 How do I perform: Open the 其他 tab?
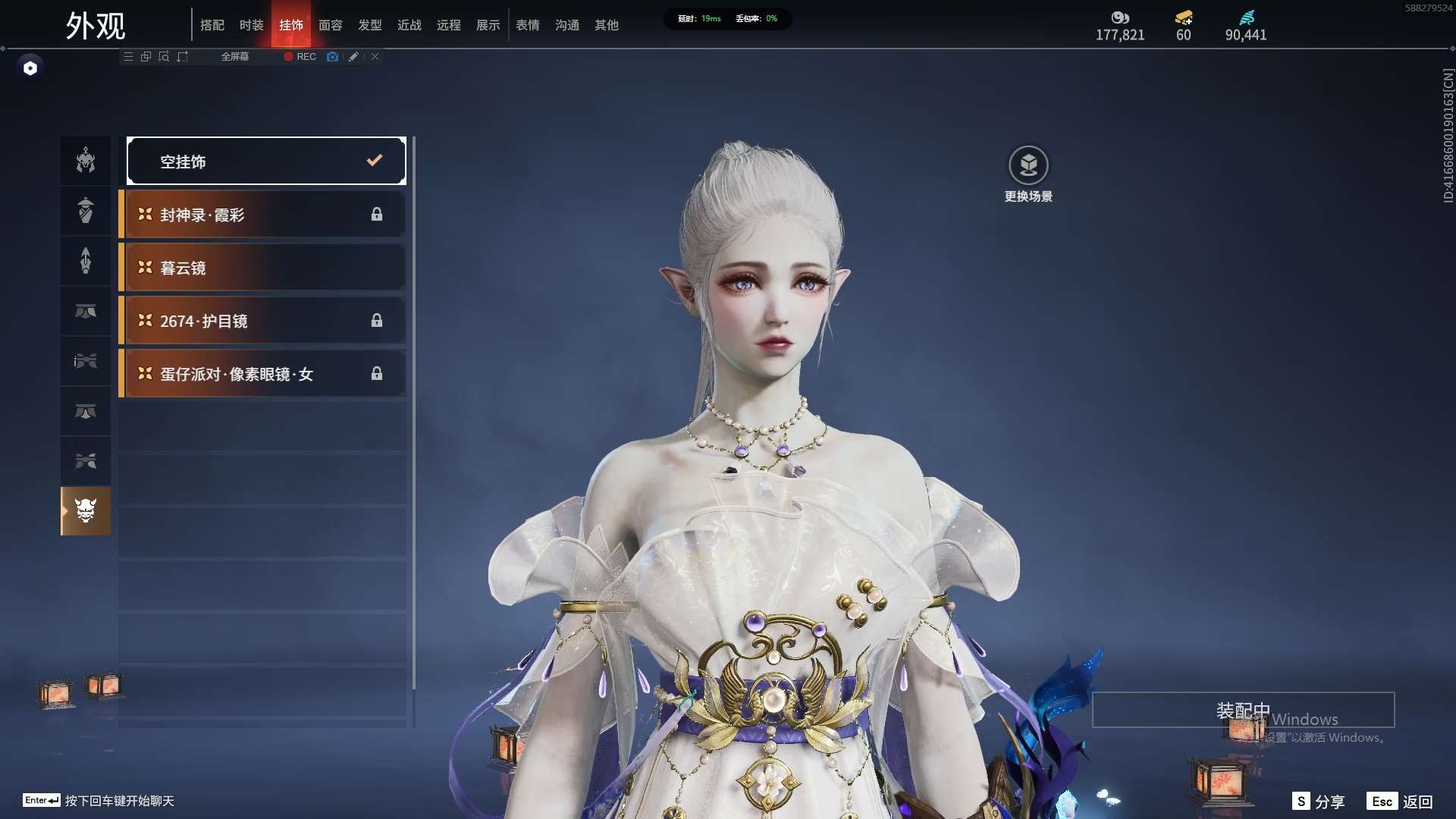607,25
